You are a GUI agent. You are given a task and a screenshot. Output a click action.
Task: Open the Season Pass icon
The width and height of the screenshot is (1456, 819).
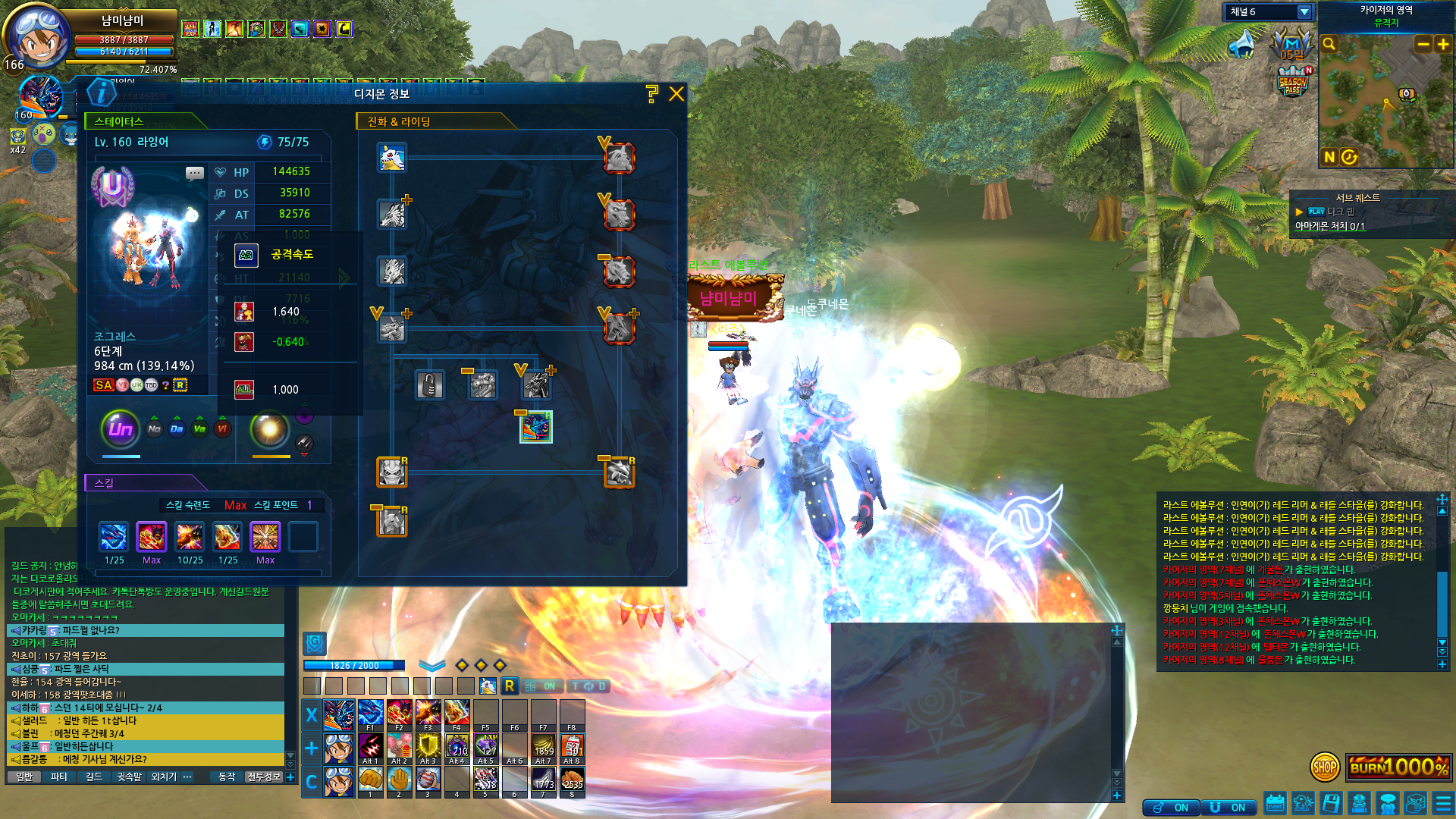pos(1293,81)
